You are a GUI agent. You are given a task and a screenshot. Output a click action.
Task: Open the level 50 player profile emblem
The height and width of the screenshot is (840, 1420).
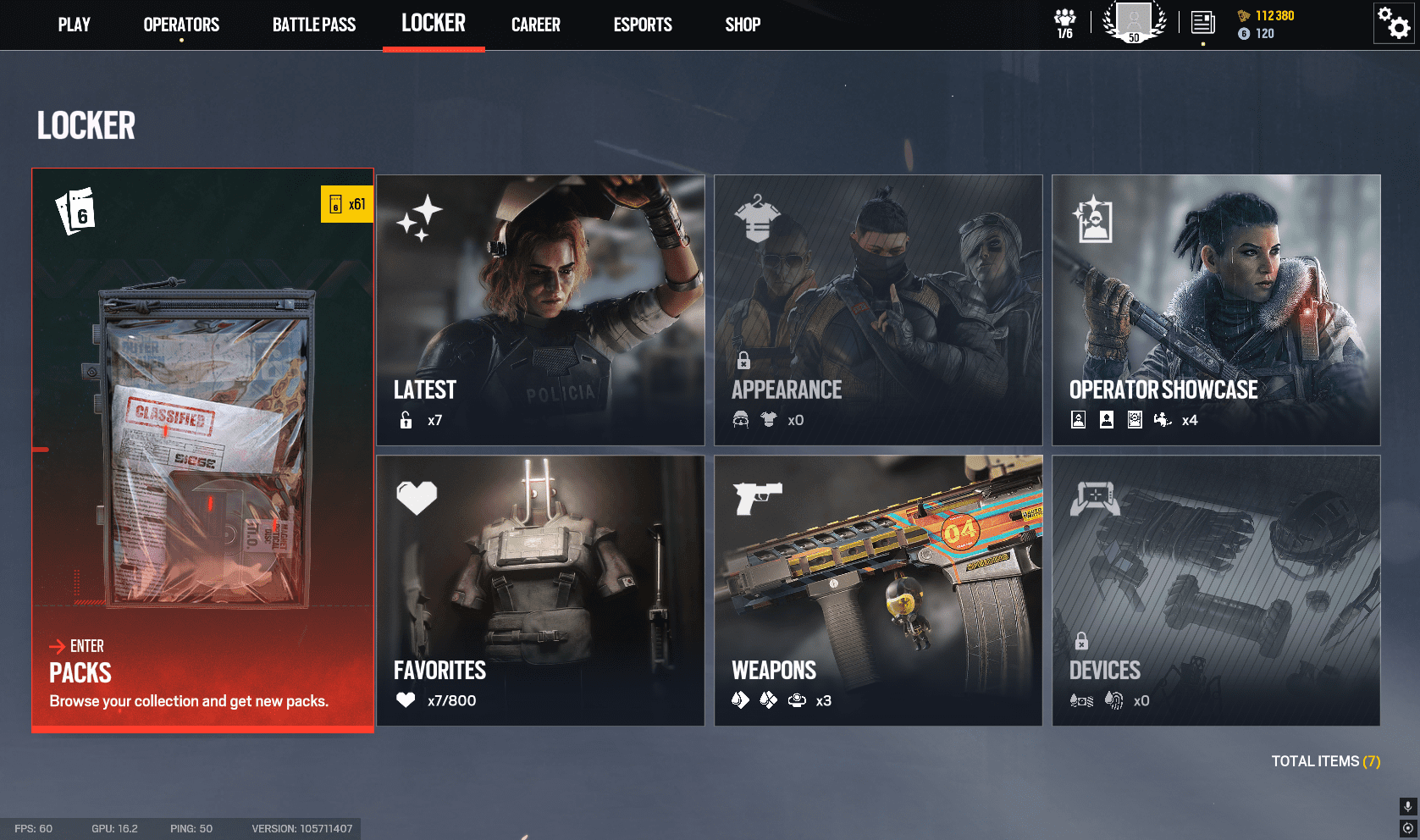pos(1135,23)
